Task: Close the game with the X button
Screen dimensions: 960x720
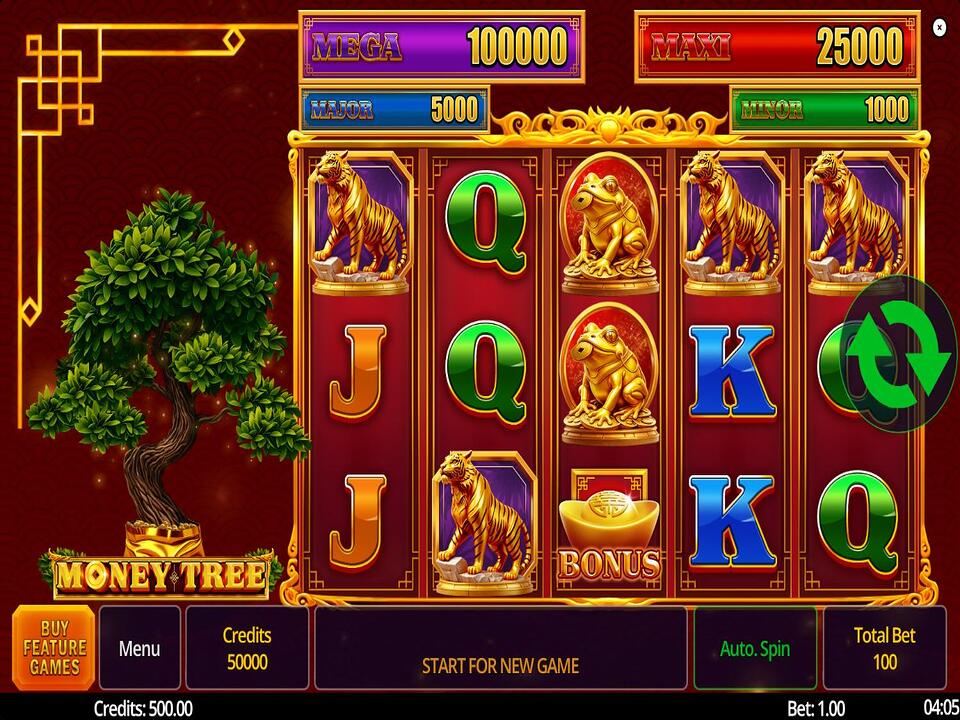Action: click(939, 27)
